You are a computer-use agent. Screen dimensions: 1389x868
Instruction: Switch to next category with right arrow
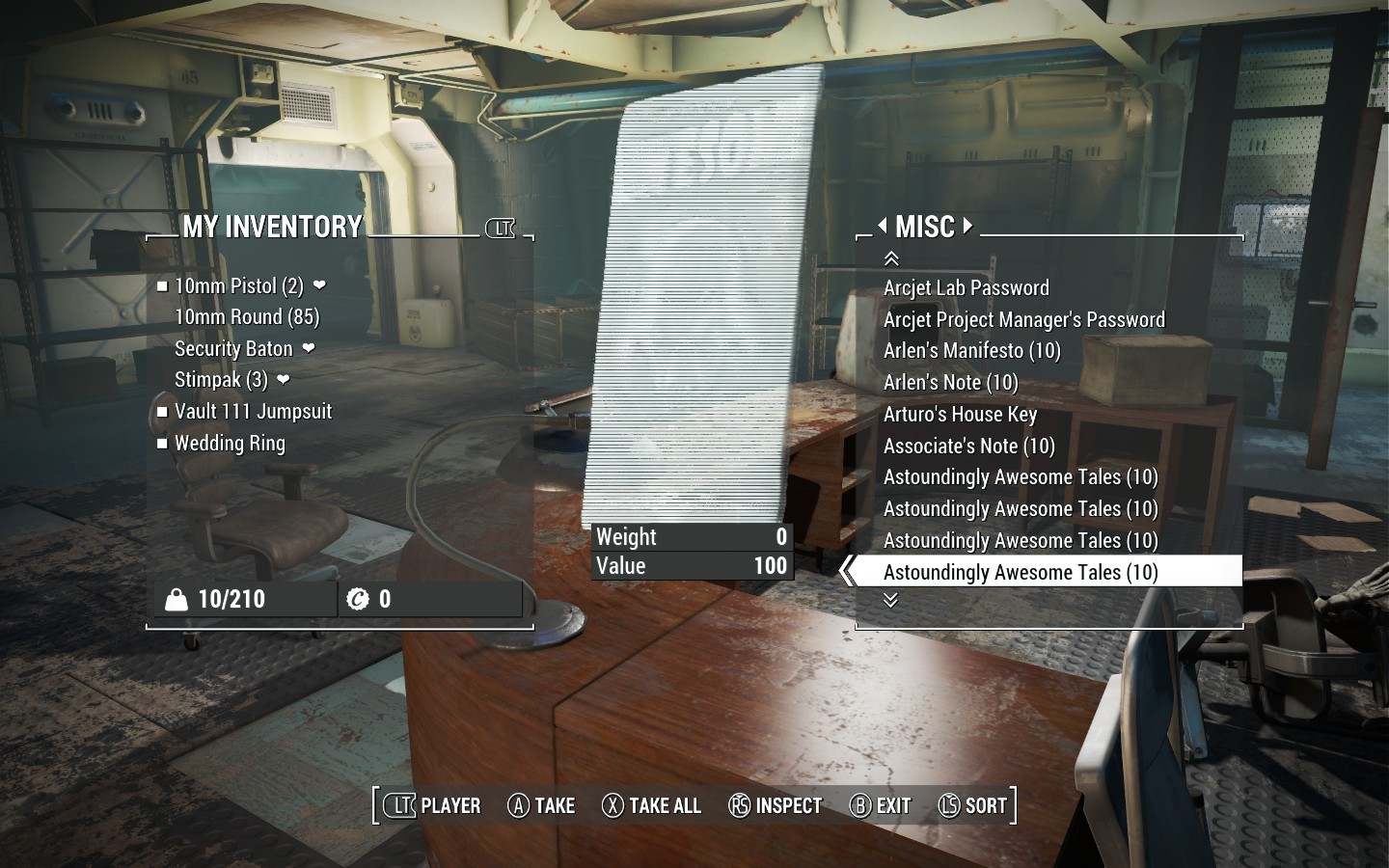tap(967, 227)
